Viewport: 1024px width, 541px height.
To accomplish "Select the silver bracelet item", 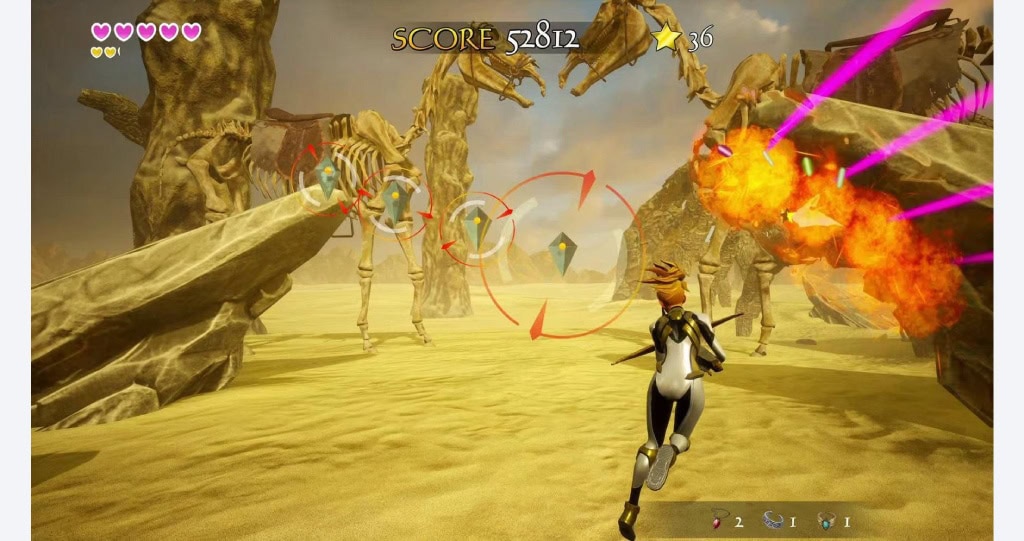I will [x=772, y=520].
